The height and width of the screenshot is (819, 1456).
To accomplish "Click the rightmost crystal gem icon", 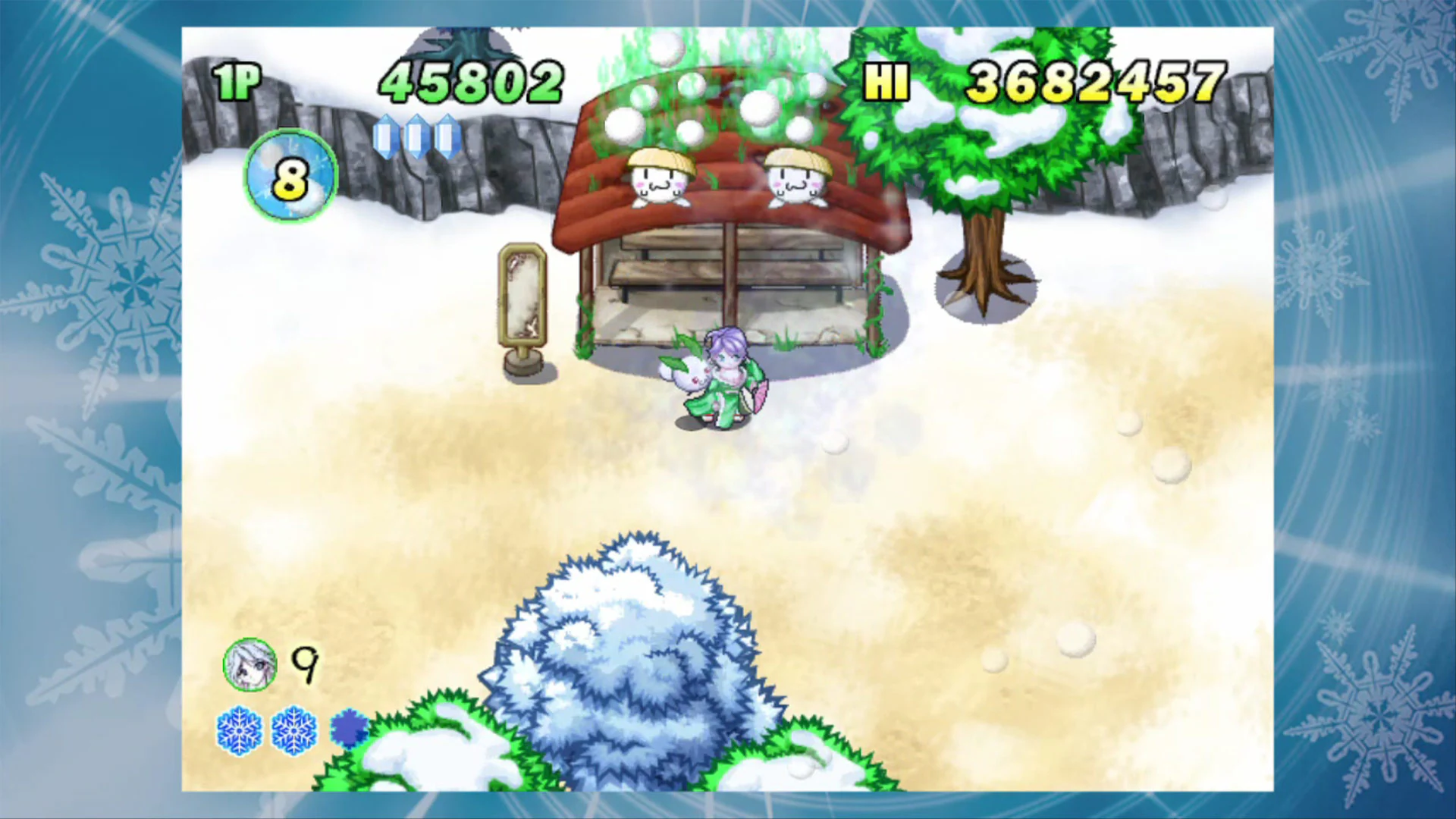I will (x=447, y=136).
